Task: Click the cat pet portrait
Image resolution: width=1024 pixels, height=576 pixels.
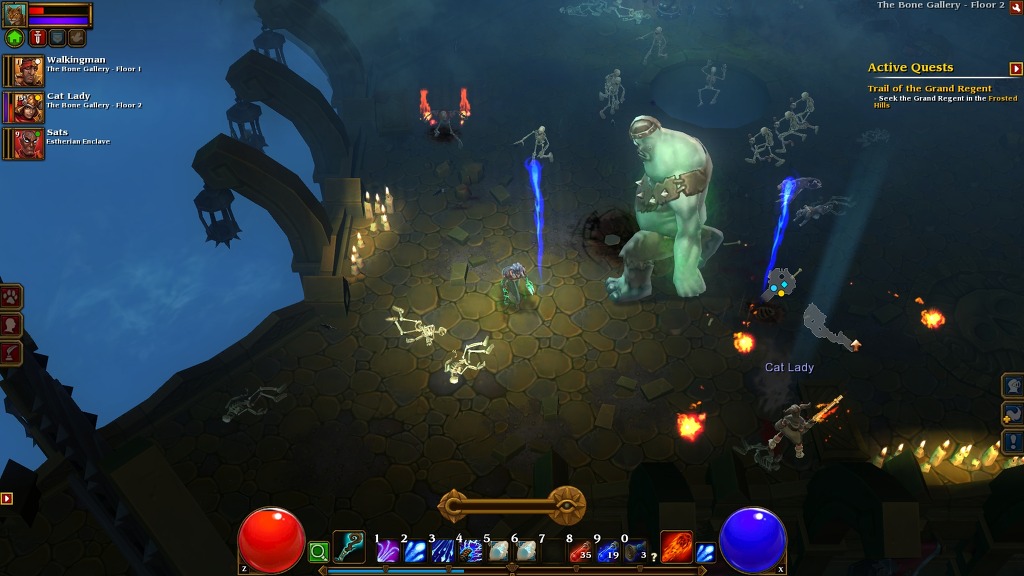Action: pos(15,15)
